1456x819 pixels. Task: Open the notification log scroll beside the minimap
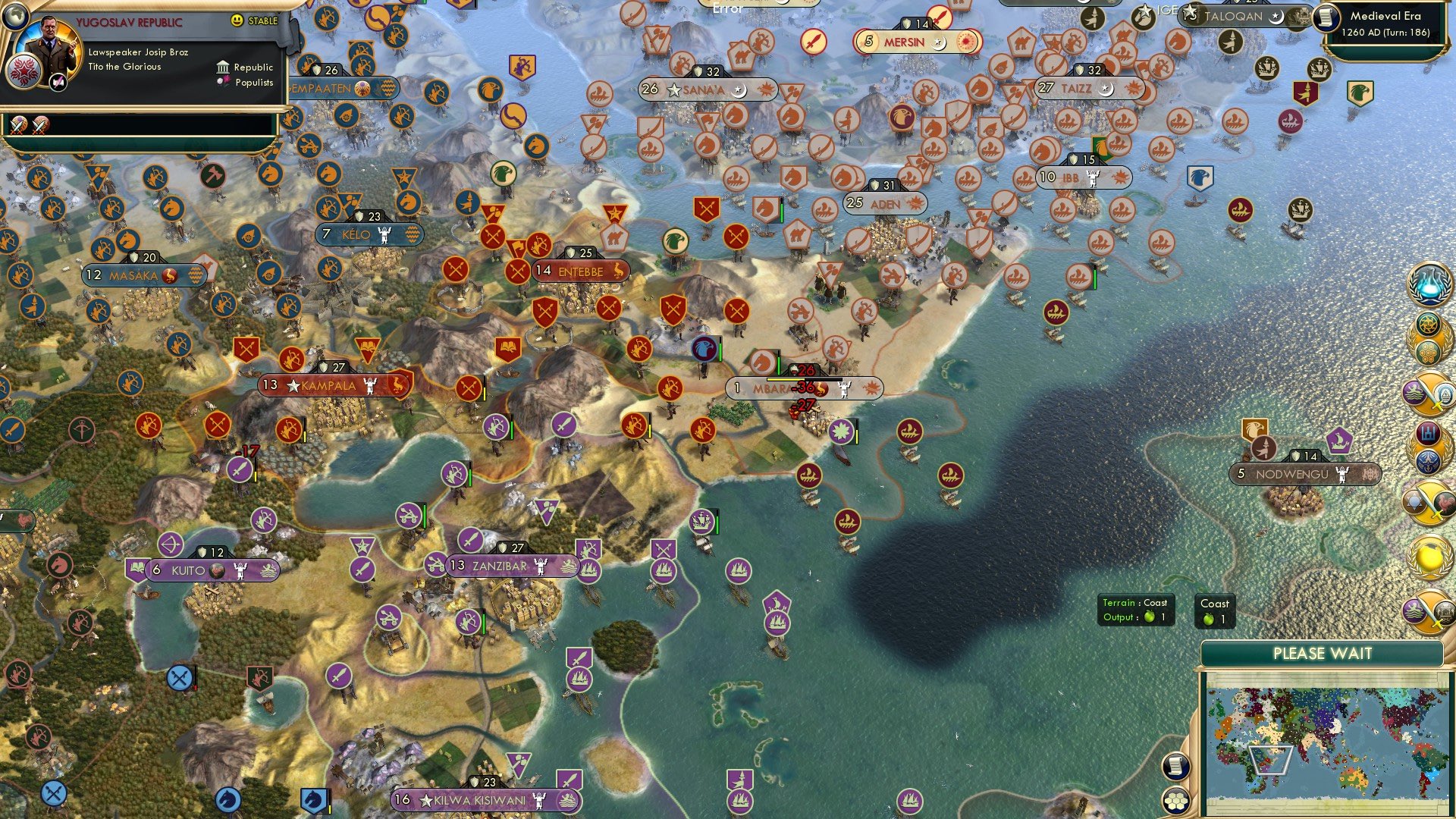1175,767
